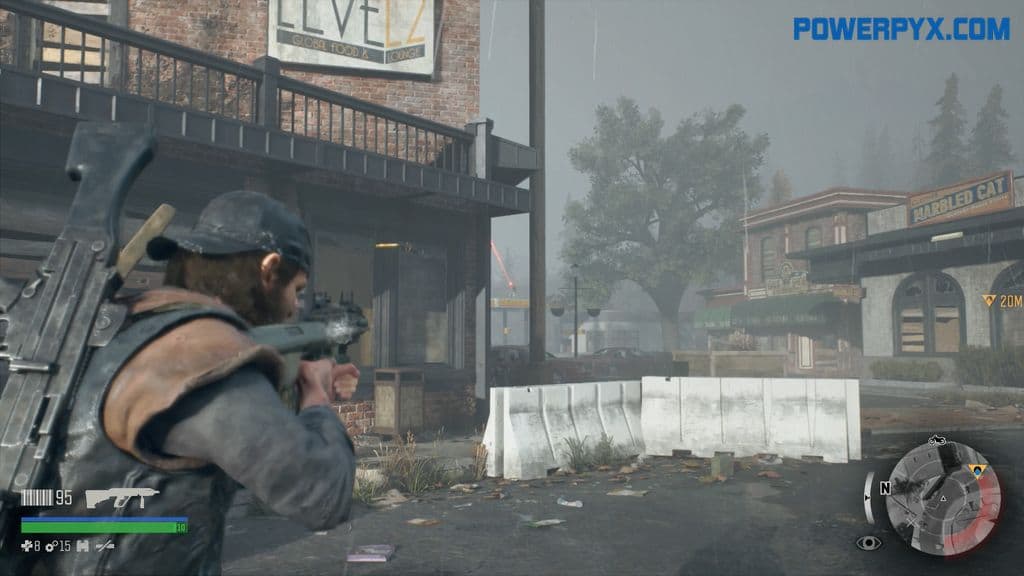Click the scrap gear count icon
This screenshot has height=576, width=1024.
pos(52,546)
